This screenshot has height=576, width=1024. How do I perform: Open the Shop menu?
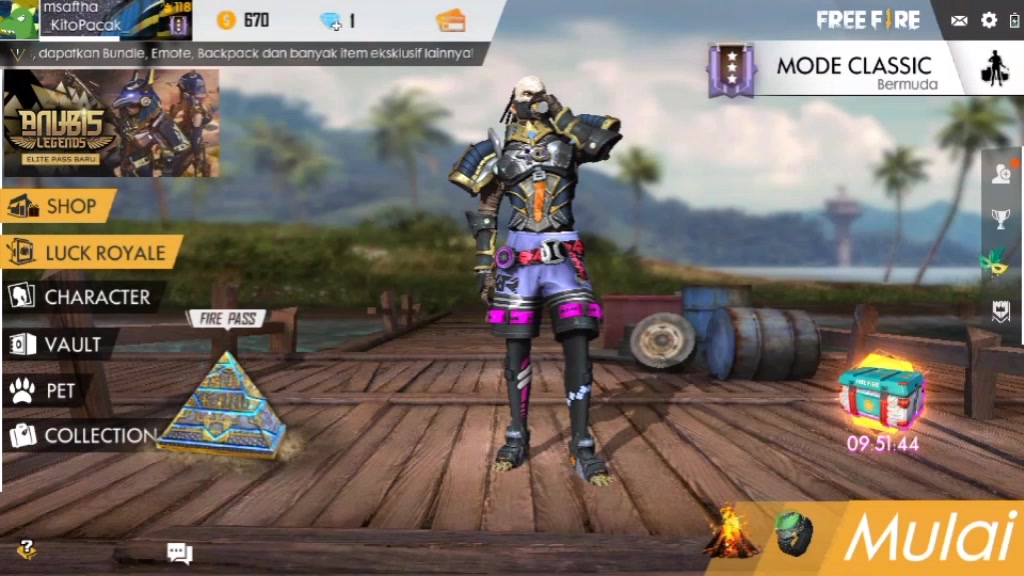60,207
